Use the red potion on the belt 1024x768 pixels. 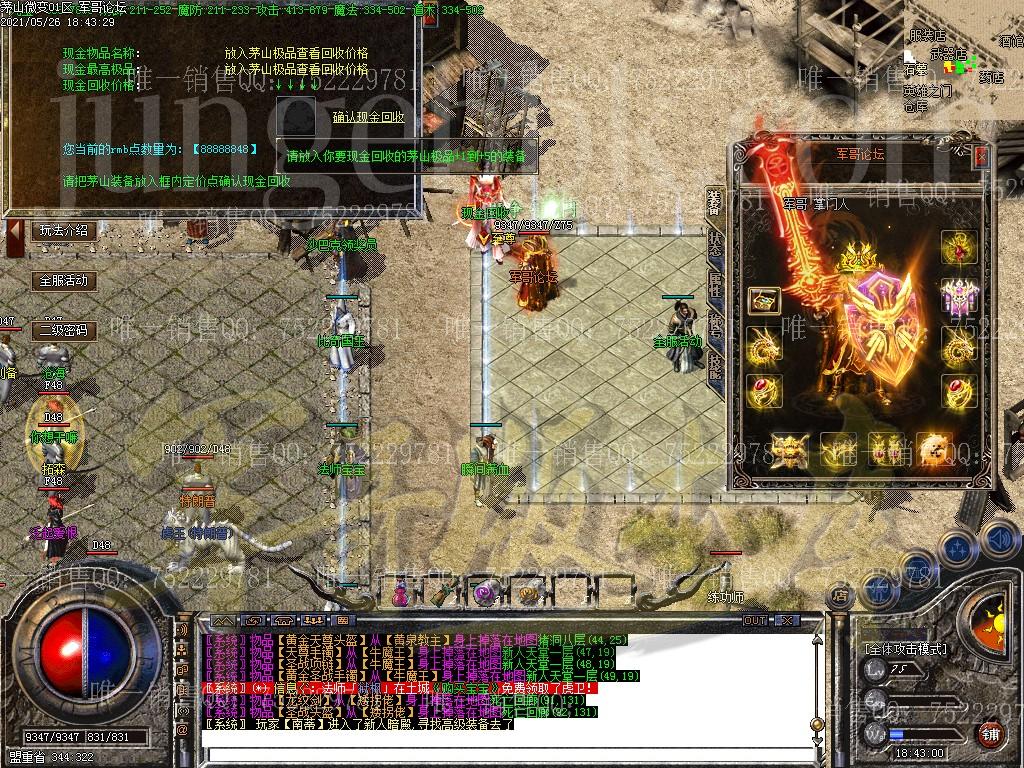tap(401, 593)
